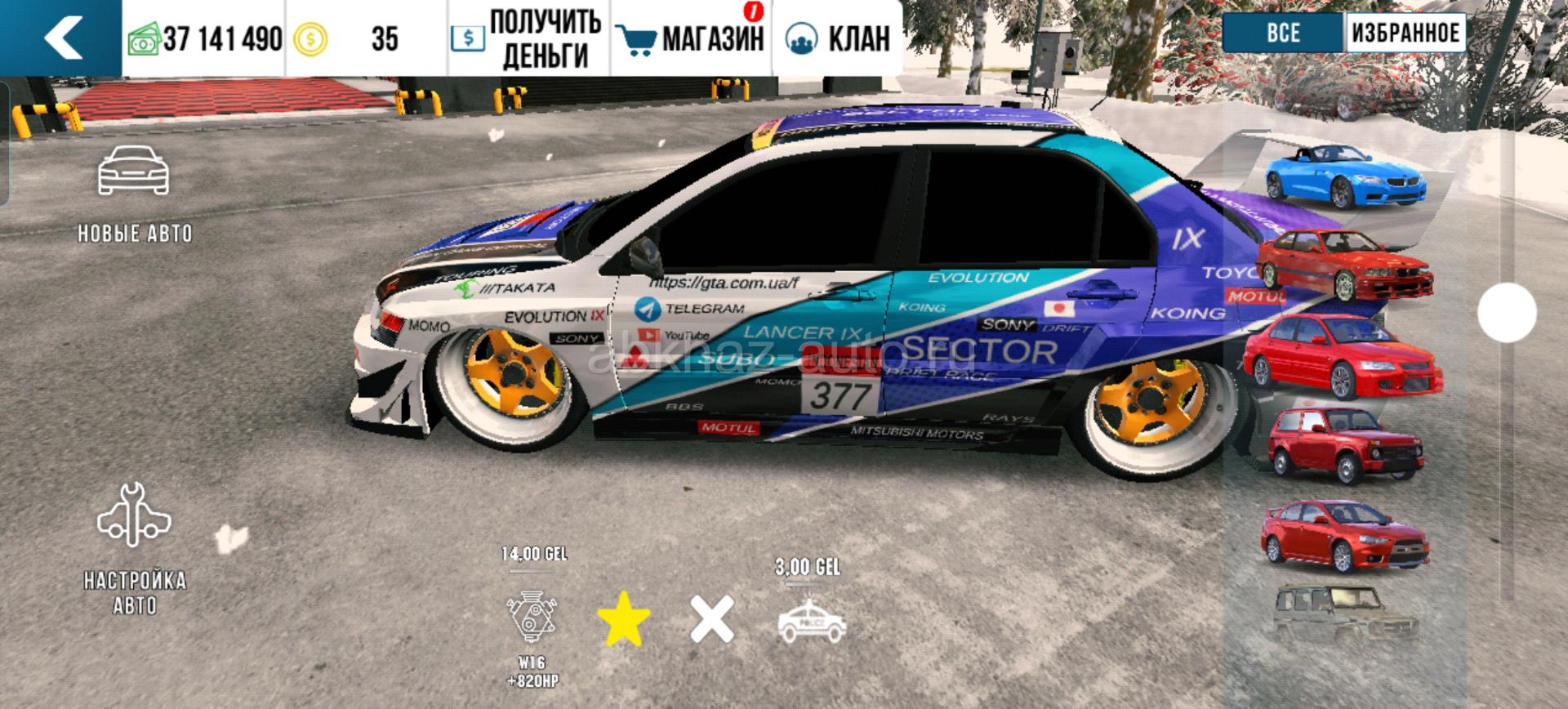This screenshot has width=1568, height=709.
Task: Switch to the Все cars tab
Action: click(1283, 33)
